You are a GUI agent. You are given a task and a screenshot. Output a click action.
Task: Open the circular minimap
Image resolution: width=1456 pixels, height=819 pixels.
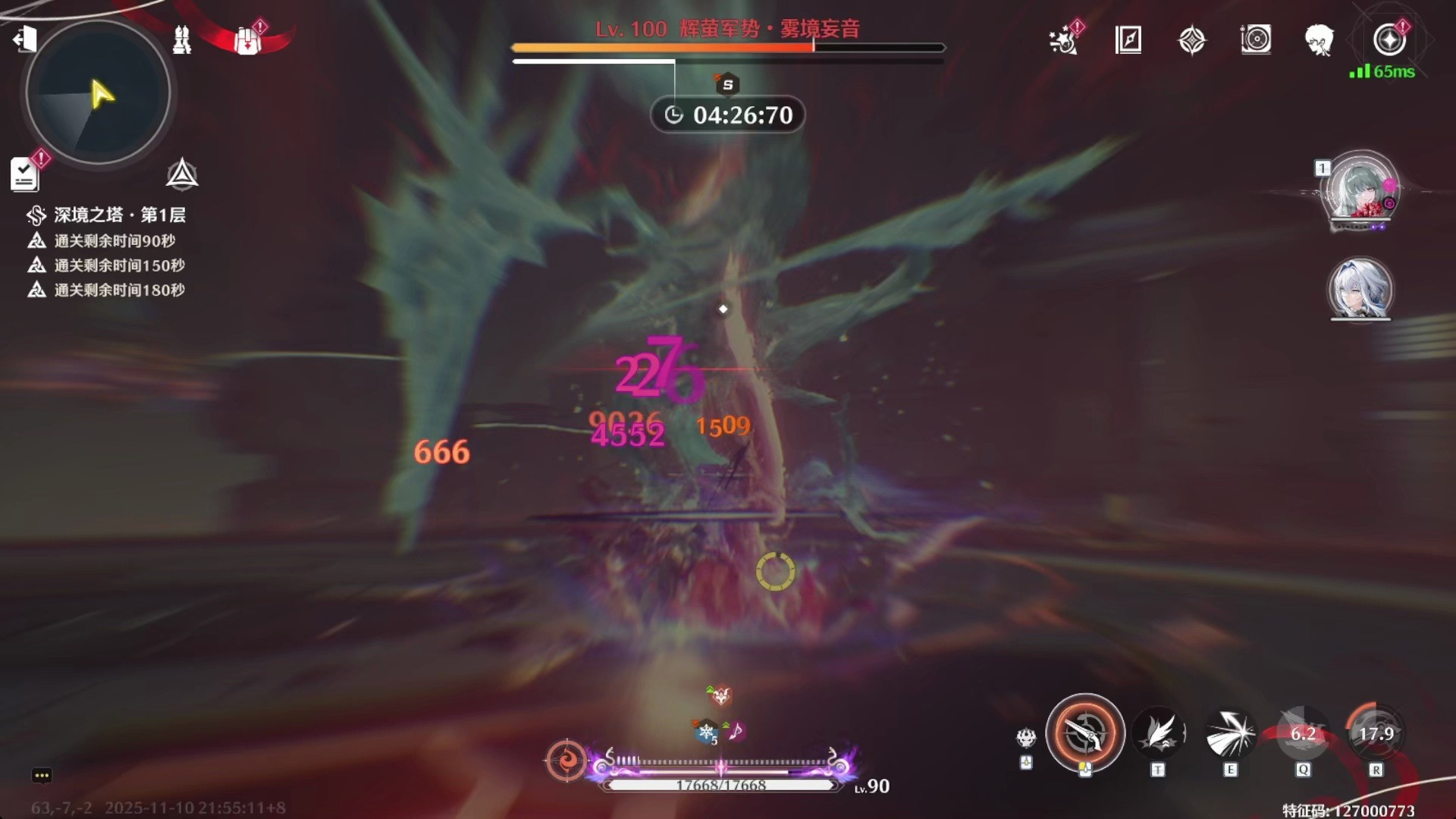[98, 93]
